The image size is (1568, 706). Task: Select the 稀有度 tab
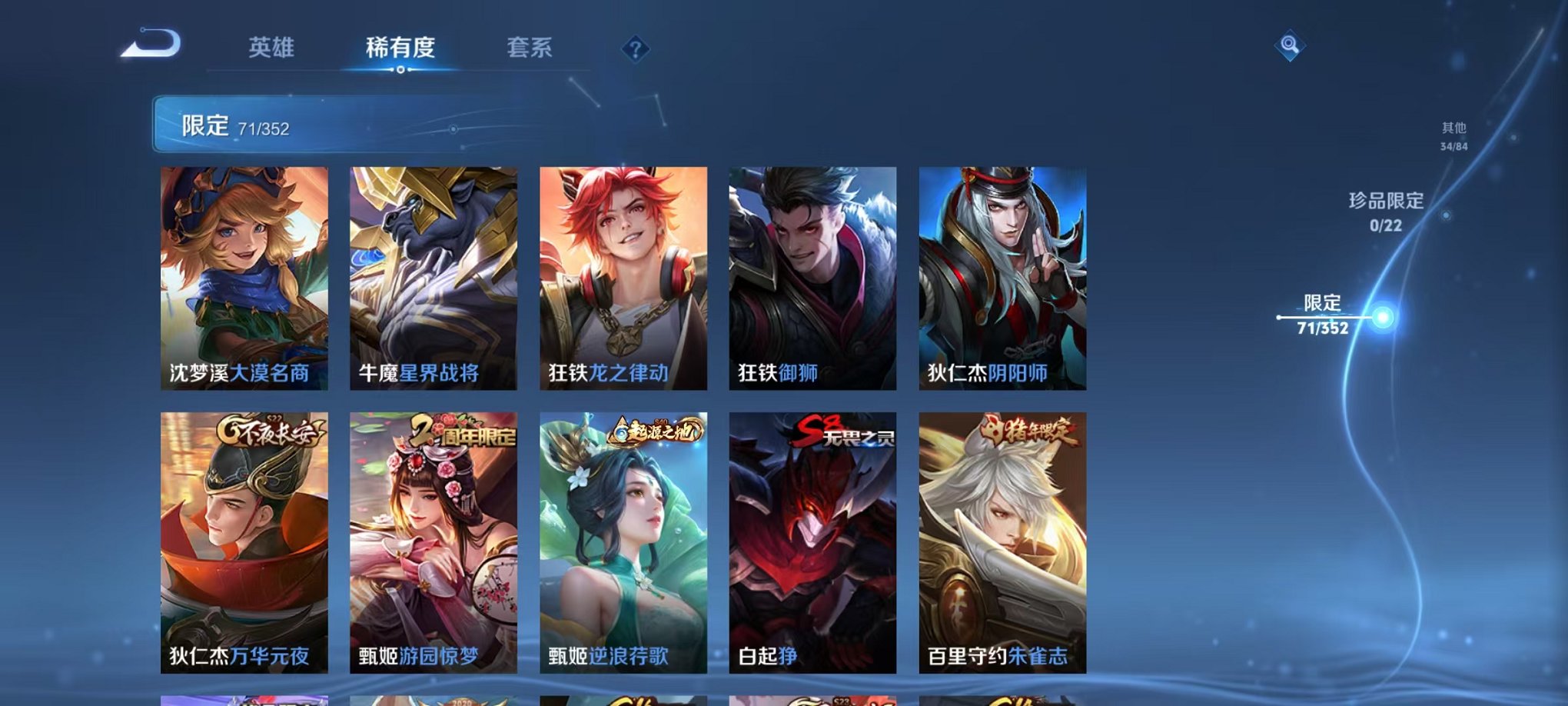400,46
